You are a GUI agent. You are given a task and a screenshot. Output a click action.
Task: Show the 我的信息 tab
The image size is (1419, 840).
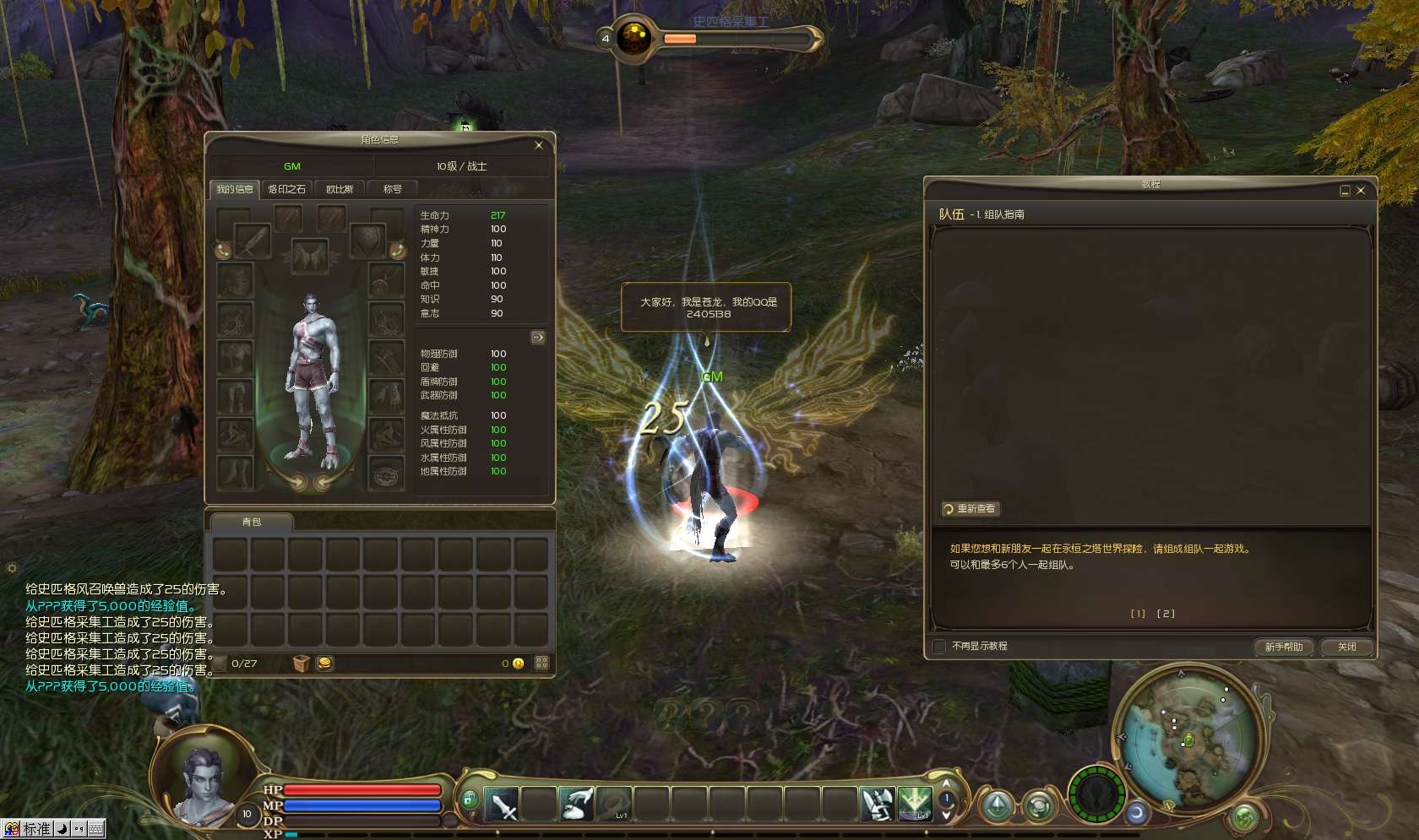click(x=234, y=189)
